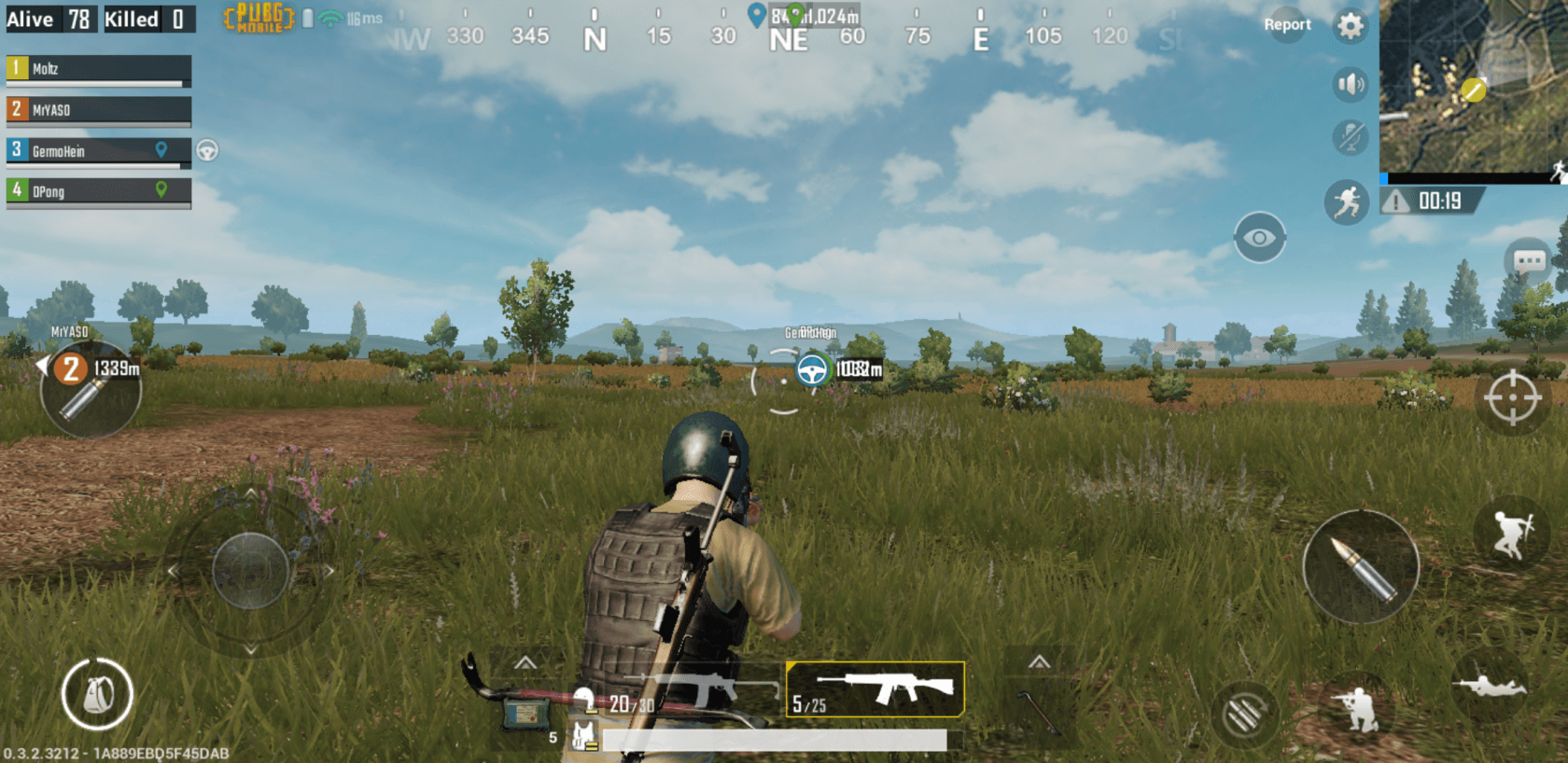Unmute the crossed-out microphone
The image size is (1568, 763).
pyautogui.click(x=1348, y=138)
